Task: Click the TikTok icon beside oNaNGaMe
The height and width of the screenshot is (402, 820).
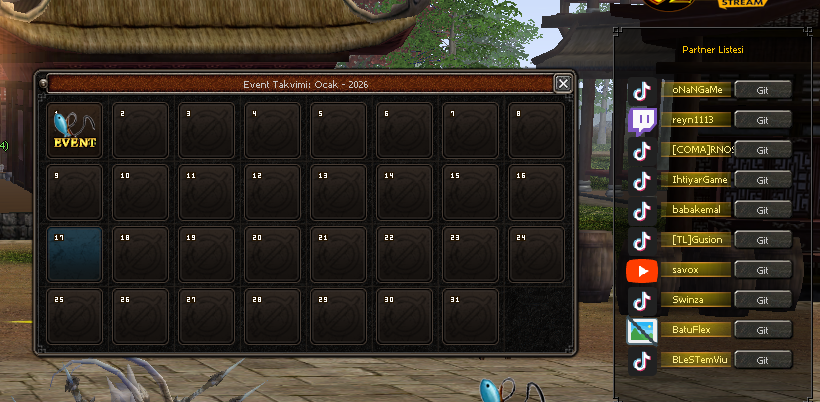Action: coord(642,91)
